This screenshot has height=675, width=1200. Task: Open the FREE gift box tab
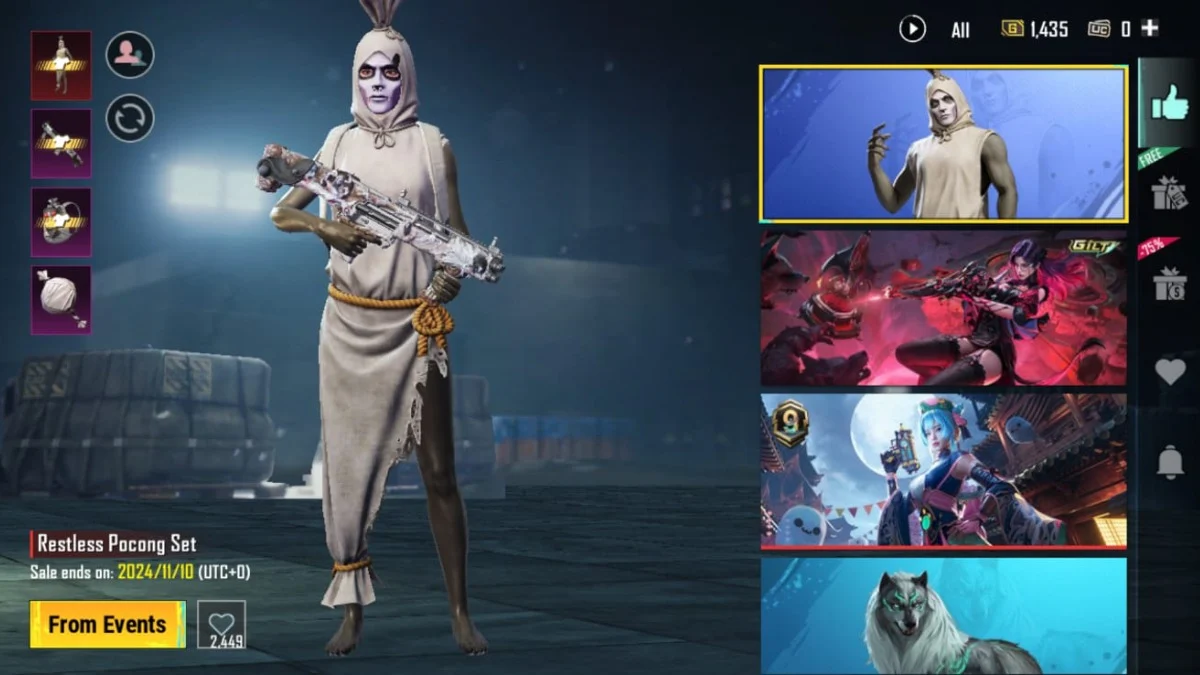1169,191
